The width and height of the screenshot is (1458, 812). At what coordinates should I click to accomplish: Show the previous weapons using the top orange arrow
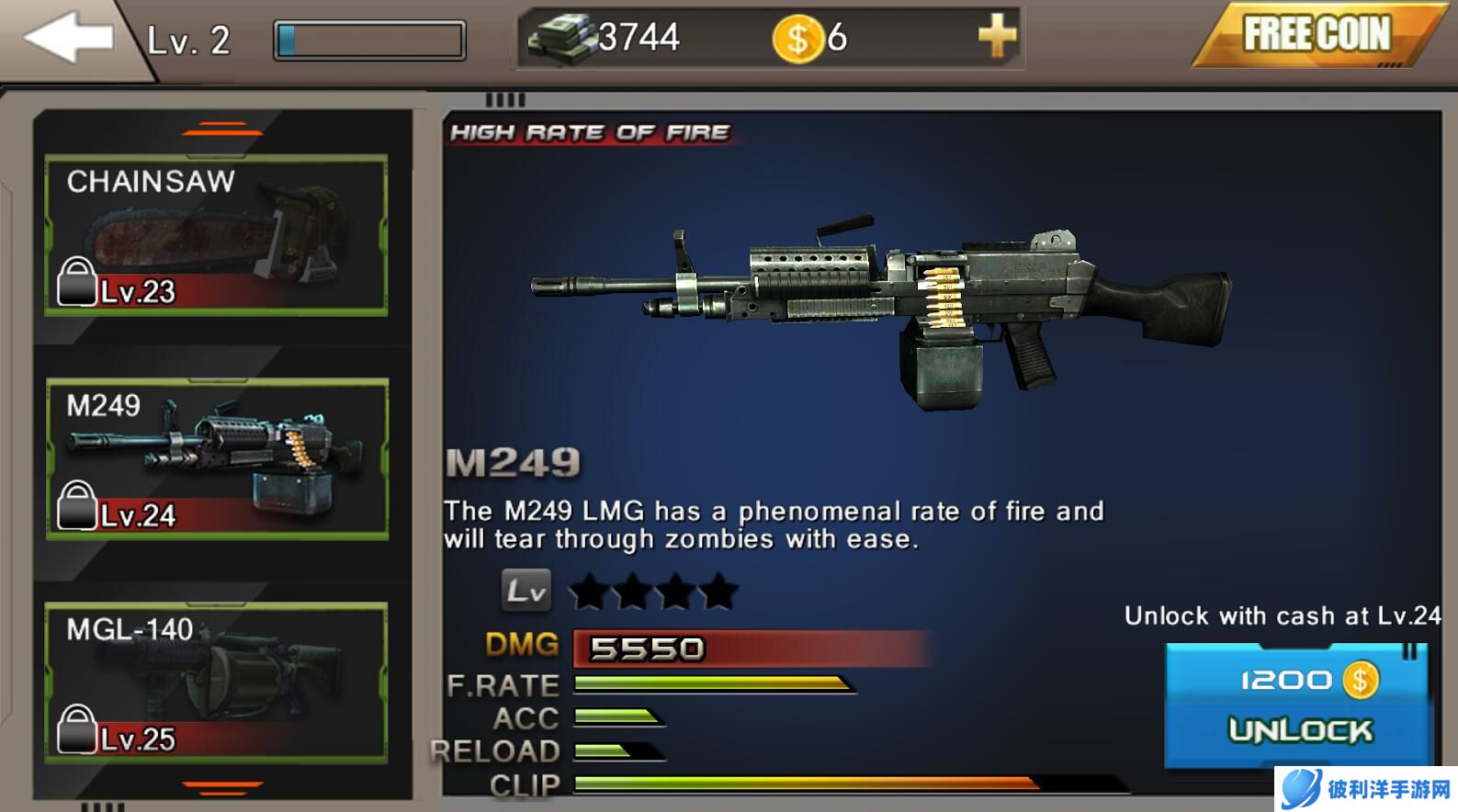click(x=222, y=130)
